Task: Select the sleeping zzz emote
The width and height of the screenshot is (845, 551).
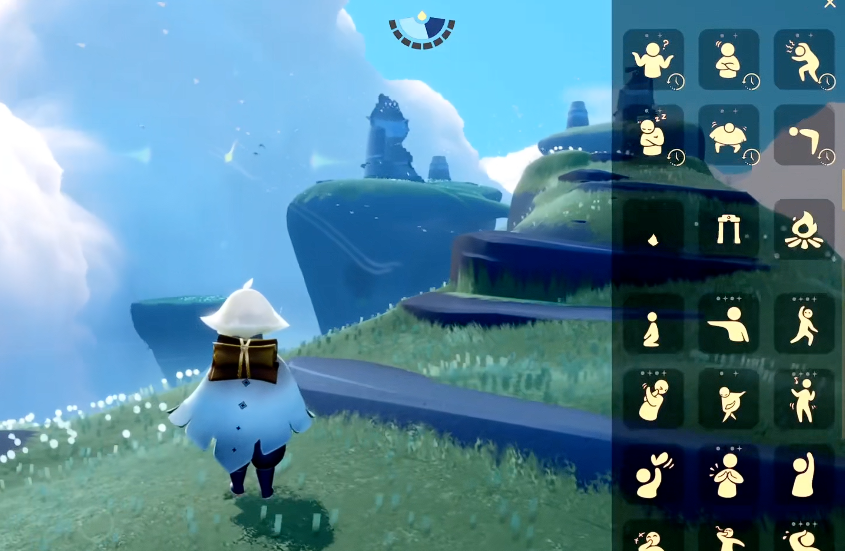Action: pos(653,135)
